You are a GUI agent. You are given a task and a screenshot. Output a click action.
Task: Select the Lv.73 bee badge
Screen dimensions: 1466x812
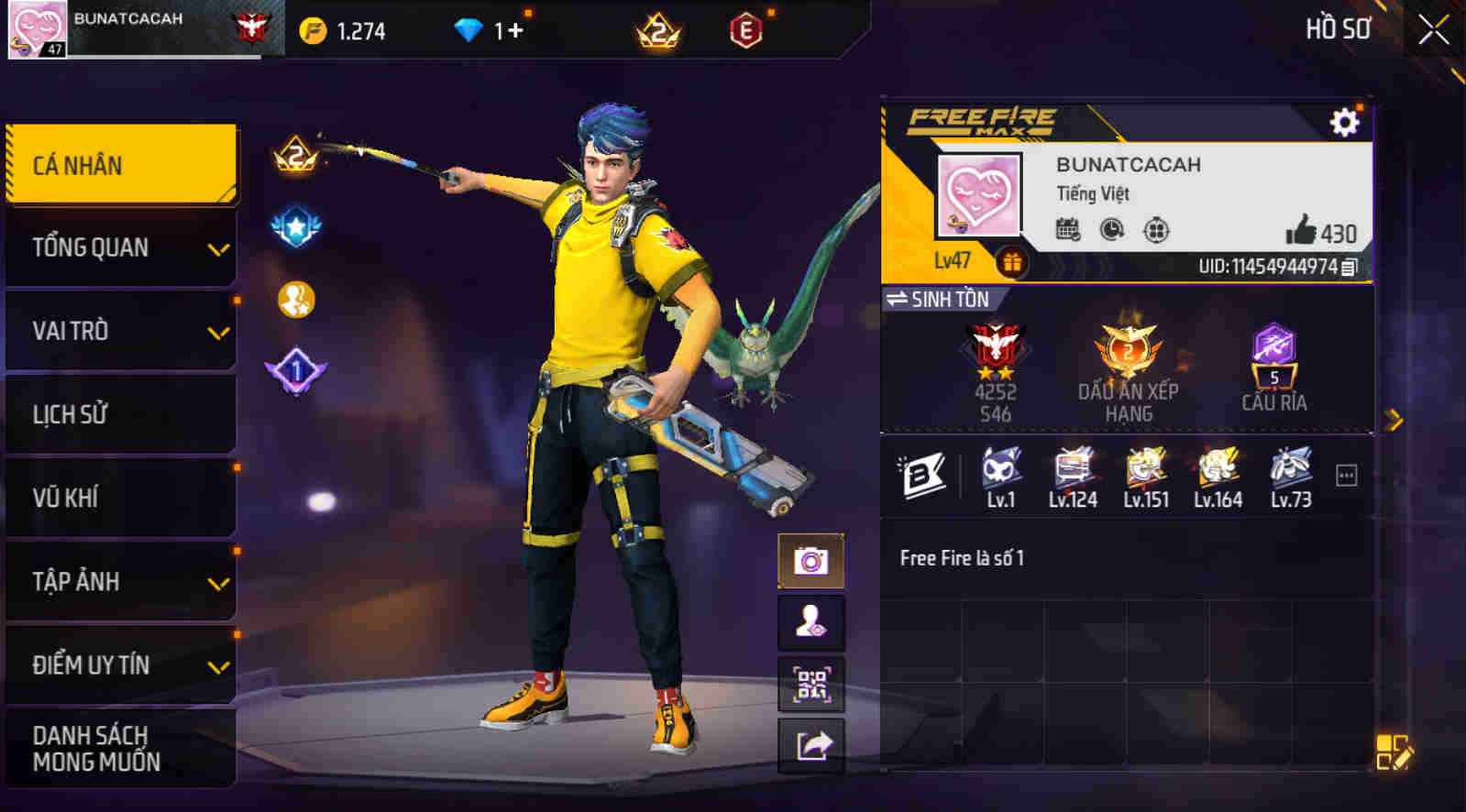pyautogui.click(x=1291, y=467)
